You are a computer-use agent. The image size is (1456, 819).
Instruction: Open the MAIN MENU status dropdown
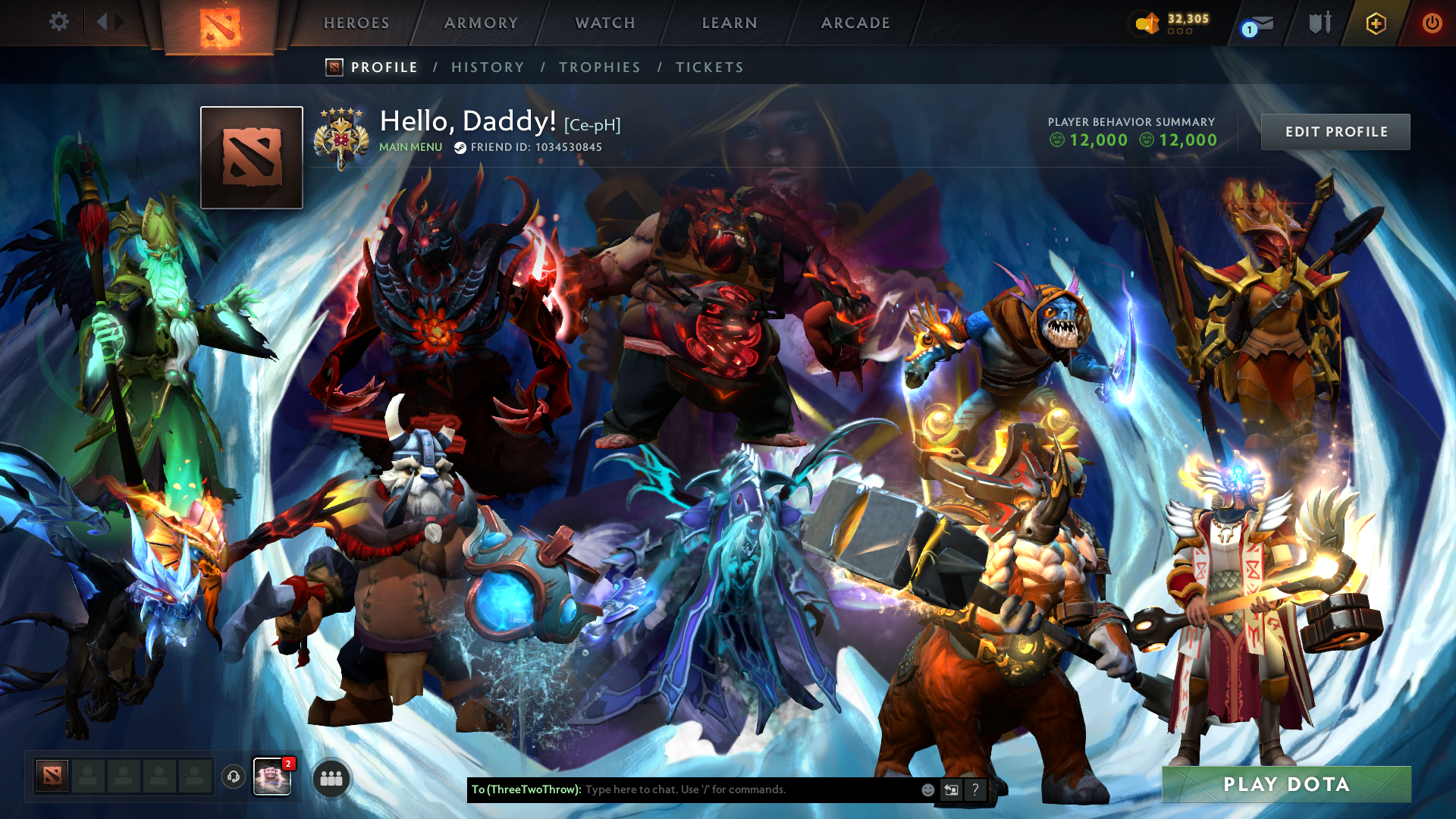pos(409,146)
